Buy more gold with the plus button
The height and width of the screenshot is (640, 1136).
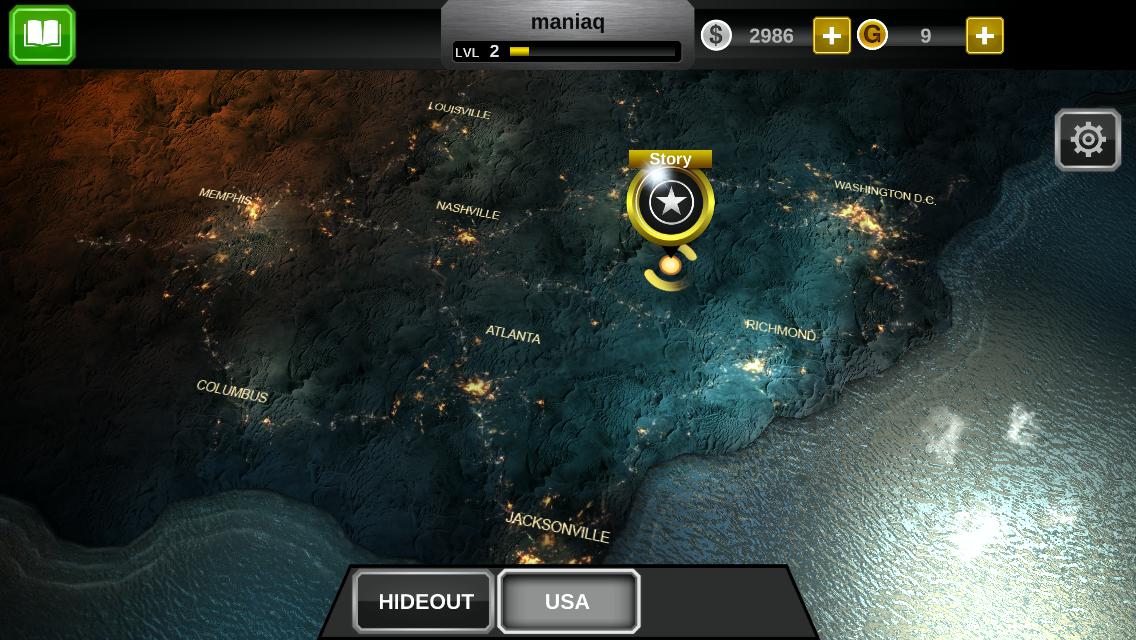pyautogui.click(x=984, y=36)
